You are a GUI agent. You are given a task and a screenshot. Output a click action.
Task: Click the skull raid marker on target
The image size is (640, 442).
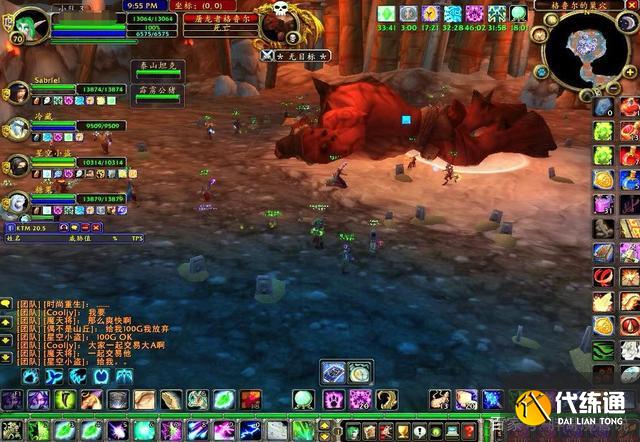coord(281,8)
